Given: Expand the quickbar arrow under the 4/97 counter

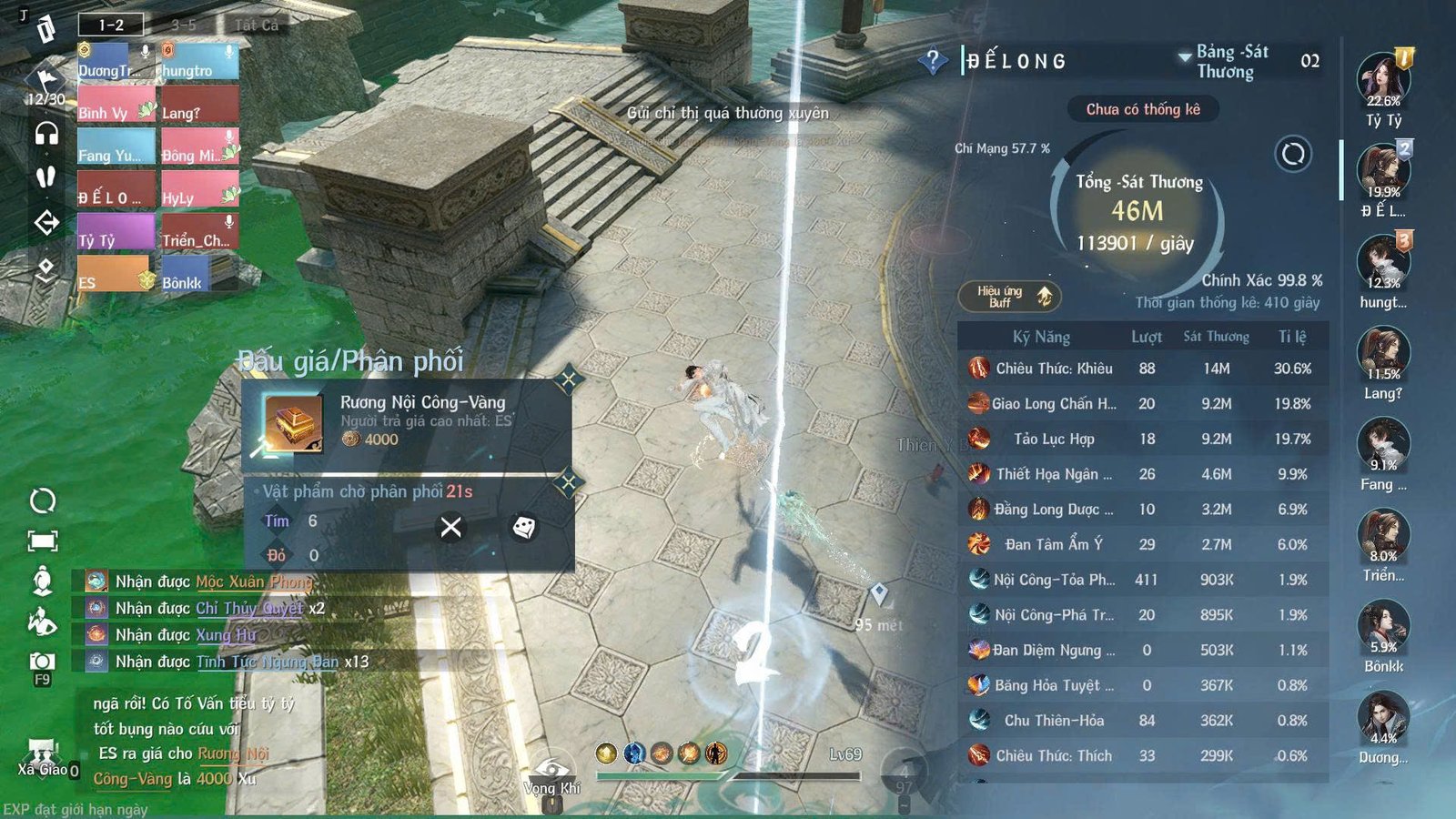Looking at the screenshot, I should (x=903, y=804).
